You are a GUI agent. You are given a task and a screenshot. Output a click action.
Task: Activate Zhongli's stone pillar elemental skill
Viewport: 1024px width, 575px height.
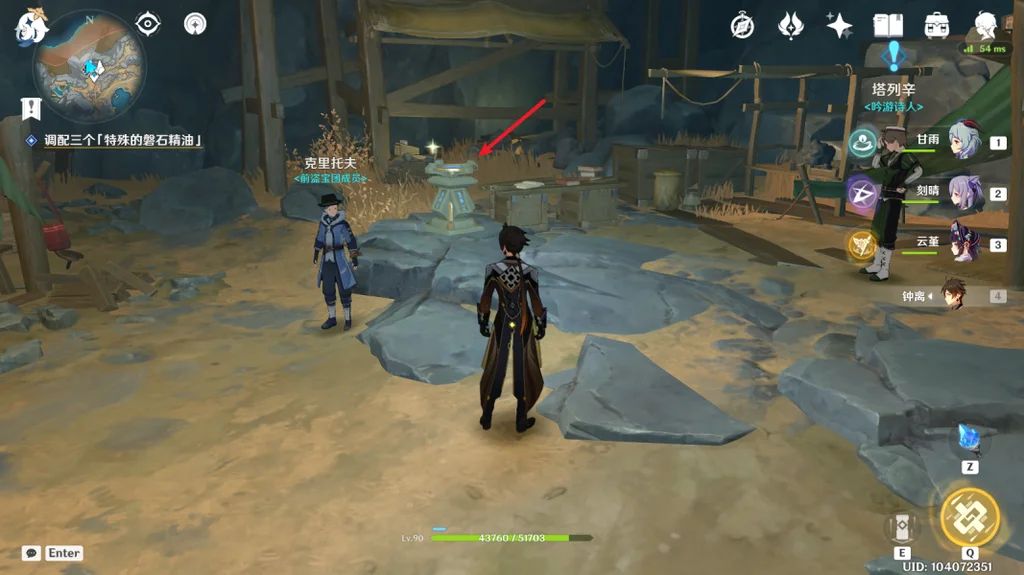(x=902, y=527)
